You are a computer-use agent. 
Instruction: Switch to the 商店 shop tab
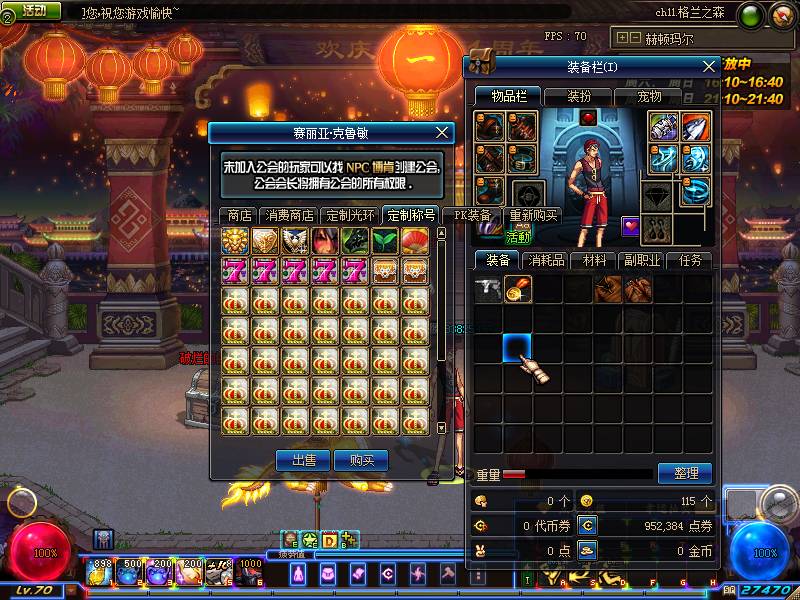[239, 215]
